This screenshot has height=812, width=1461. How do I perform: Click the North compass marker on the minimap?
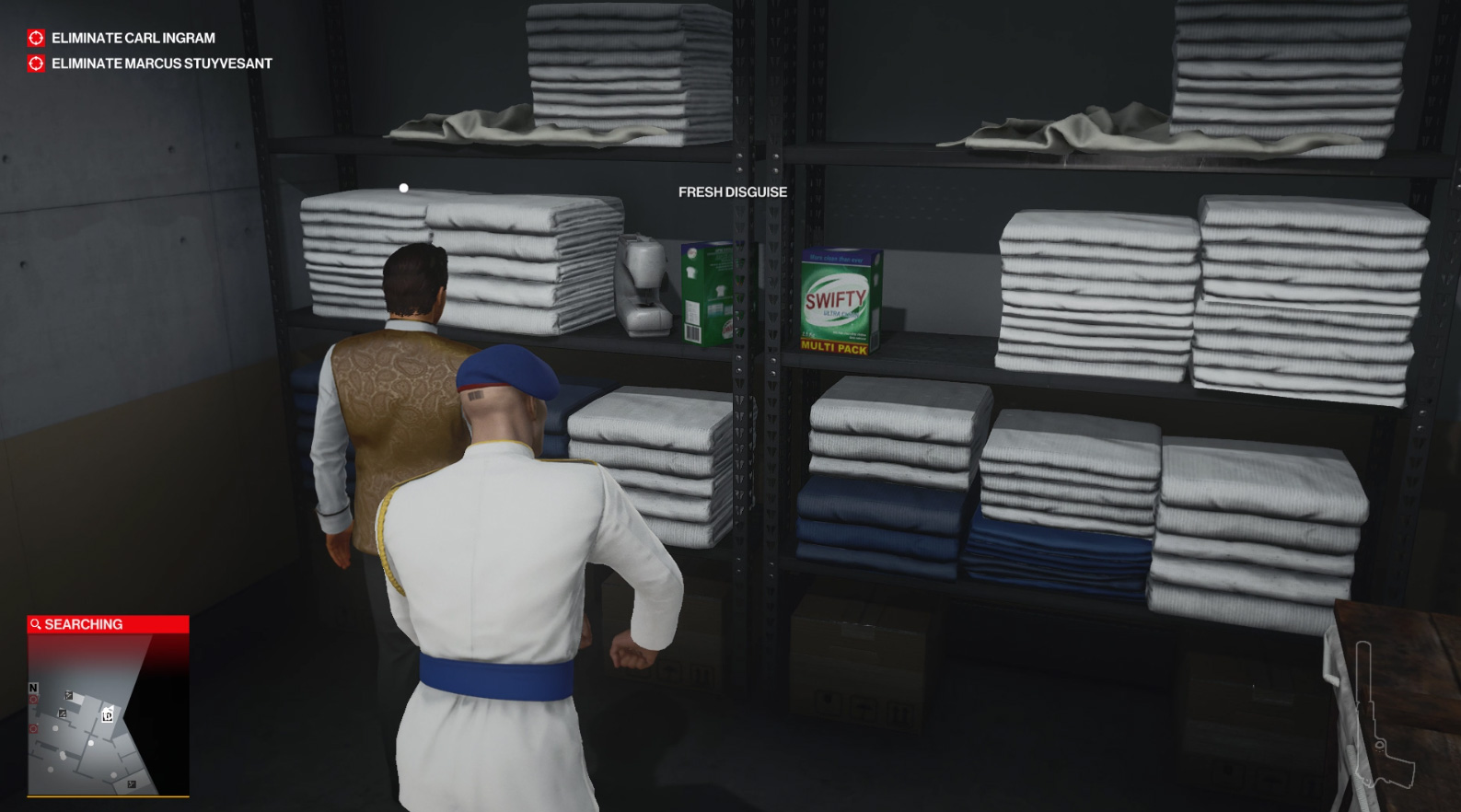[33, 689]
